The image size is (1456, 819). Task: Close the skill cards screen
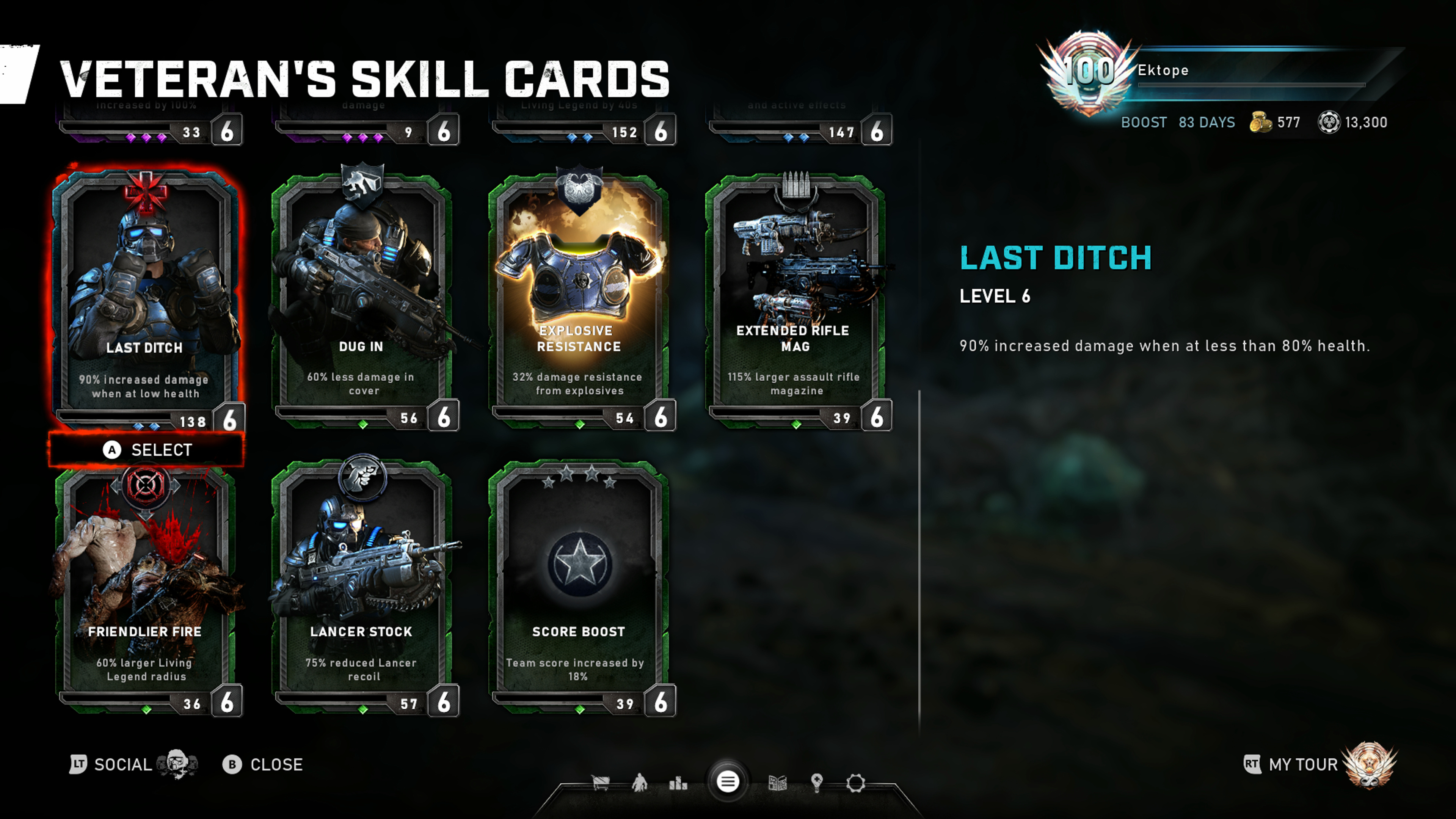[x=264, y=765]
